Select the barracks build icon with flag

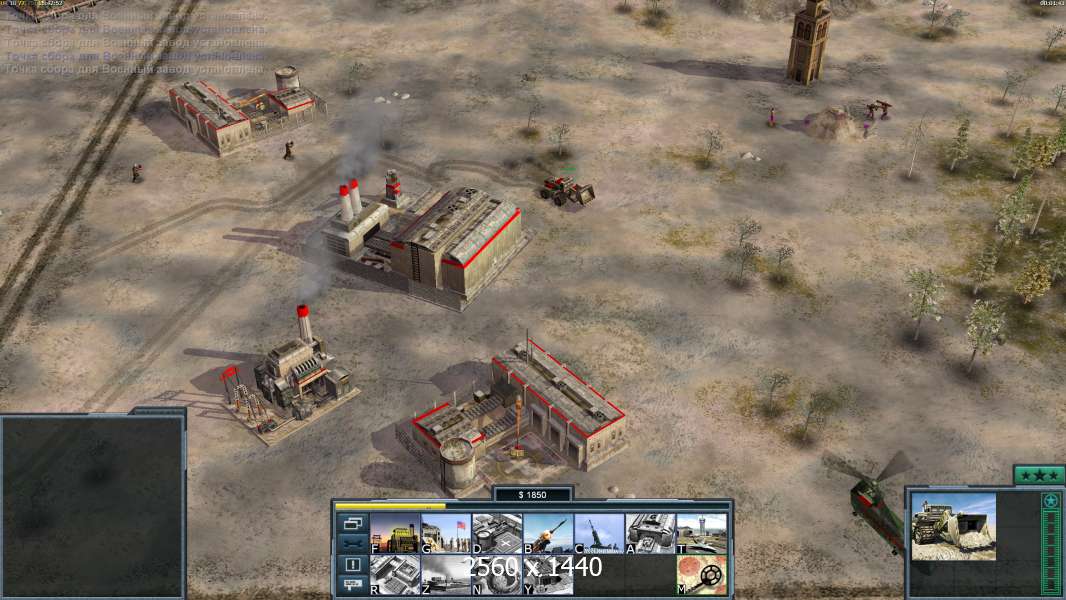click(x=446, y=534)
